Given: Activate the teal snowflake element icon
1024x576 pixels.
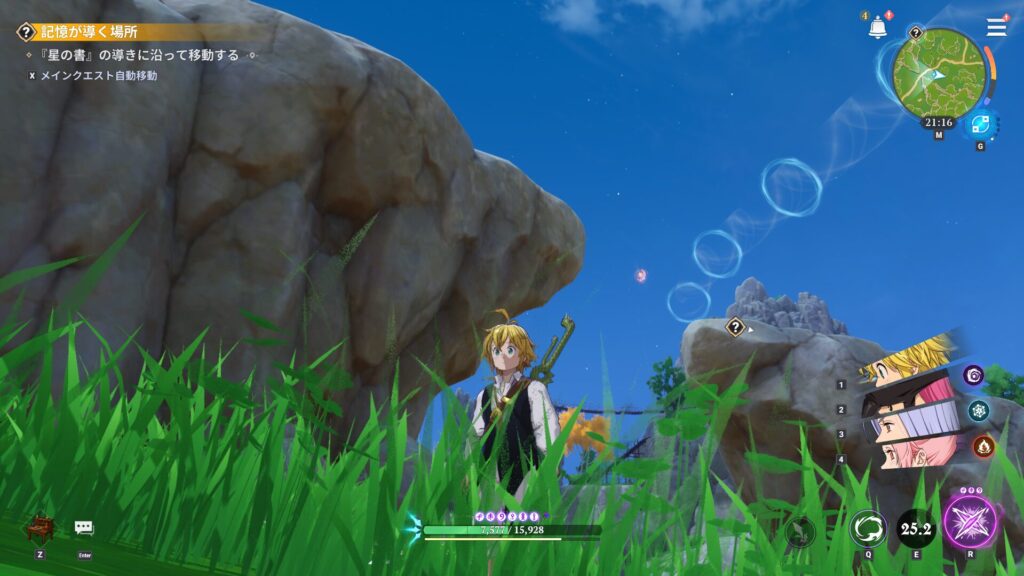Looking at the screenshot, I should point(979,410).
